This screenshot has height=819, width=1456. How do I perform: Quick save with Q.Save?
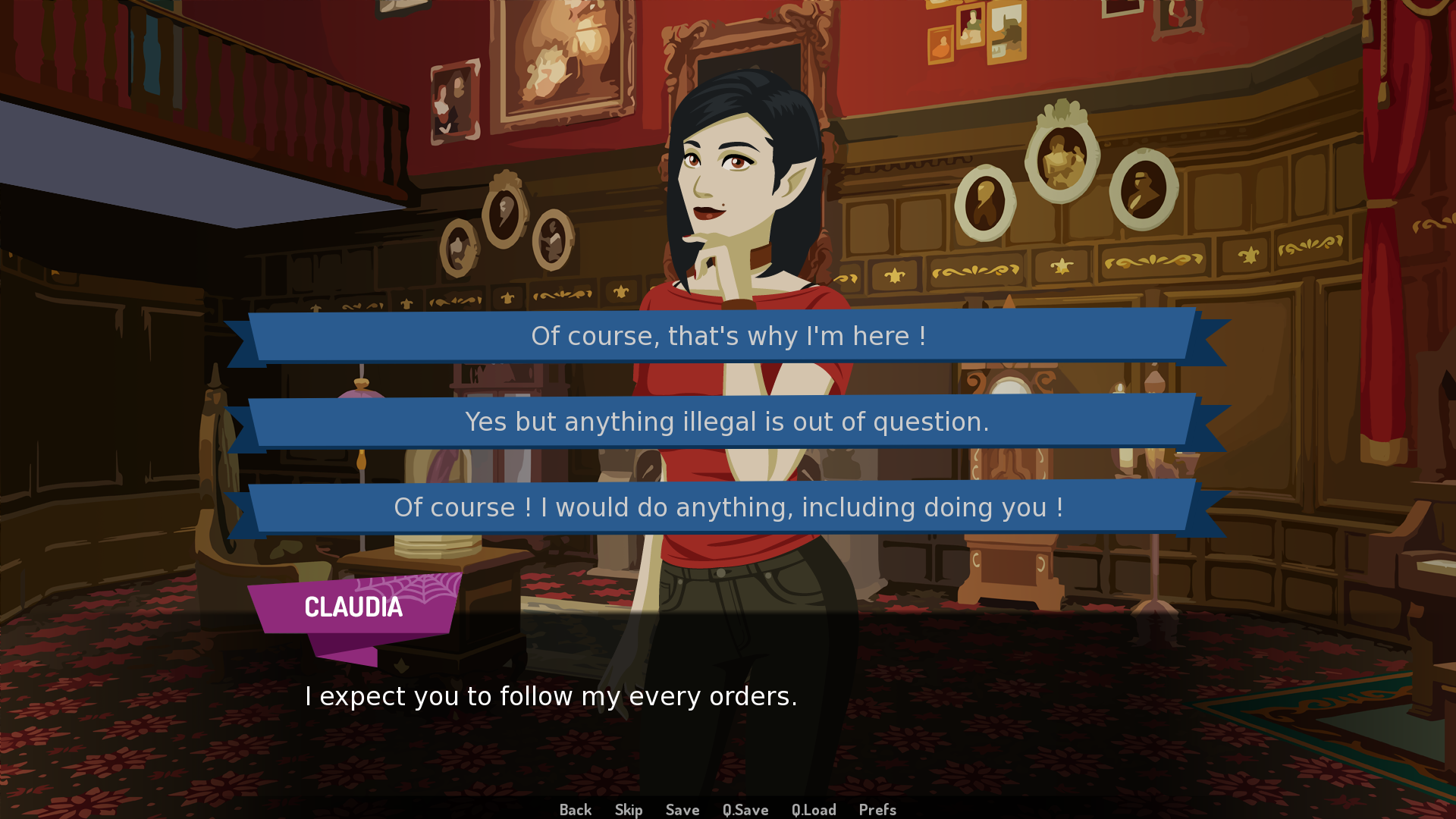[745, 810]
